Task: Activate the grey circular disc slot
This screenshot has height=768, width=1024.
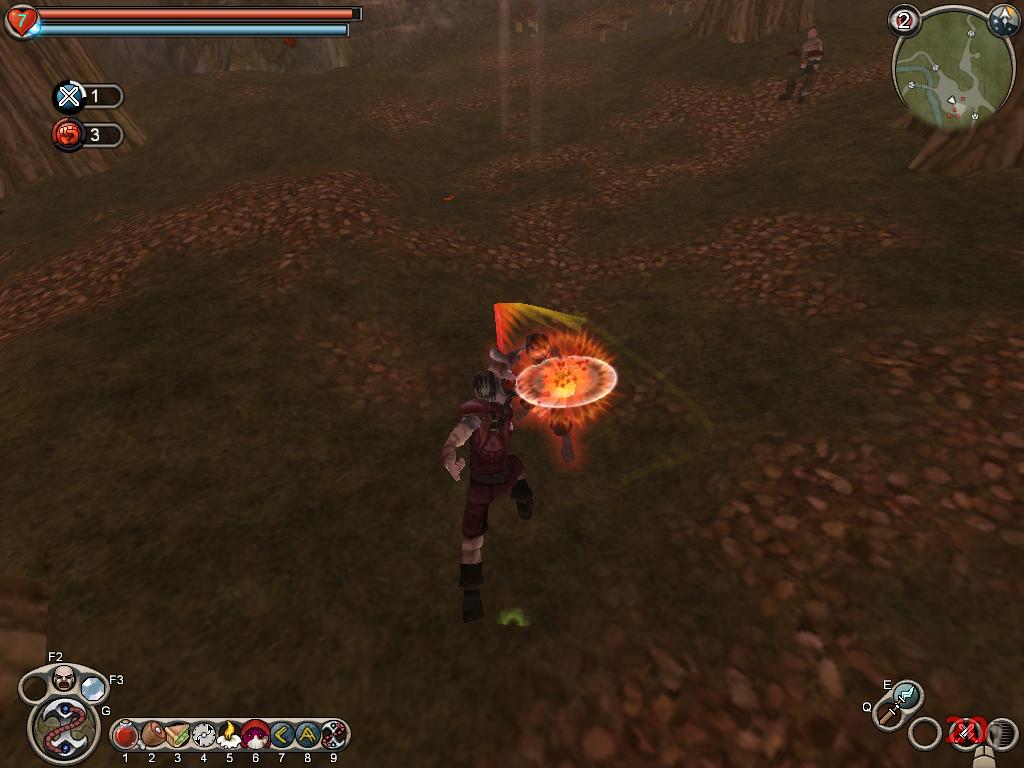Action: pyautogui.click(x=204, y=736)
